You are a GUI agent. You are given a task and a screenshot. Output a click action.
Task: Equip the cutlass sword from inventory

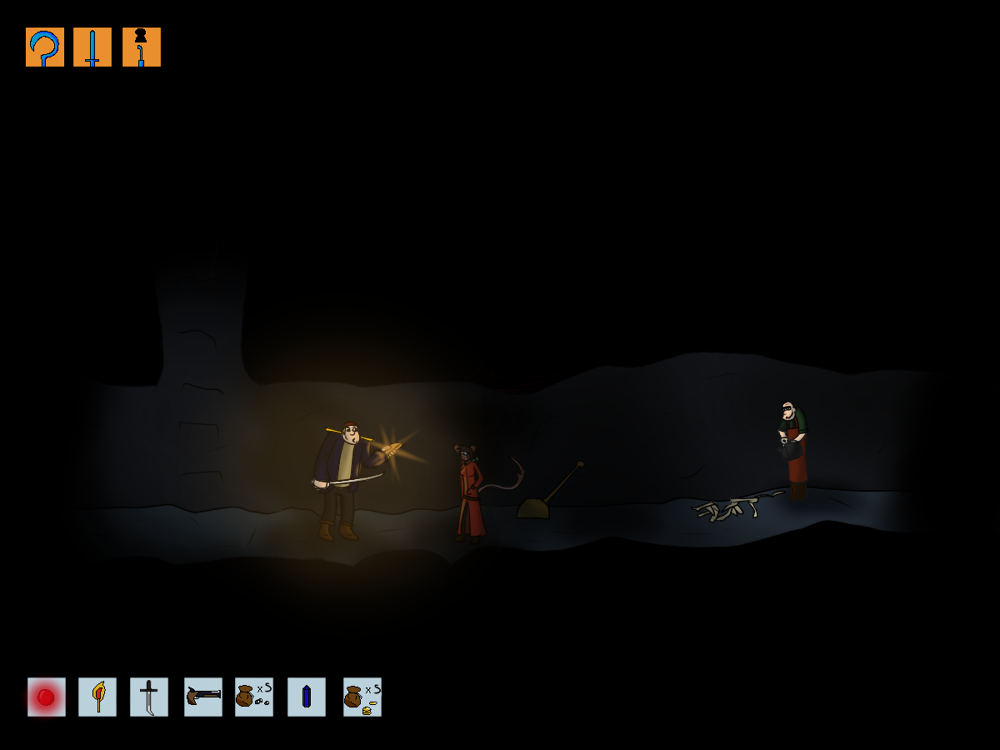(x=149, y=697)
